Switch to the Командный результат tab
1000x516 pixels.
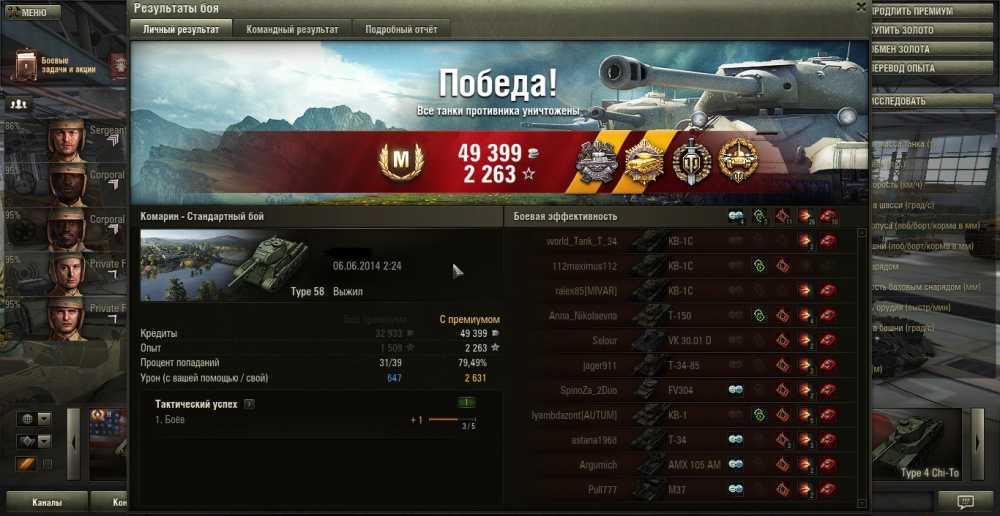(292, 29)
